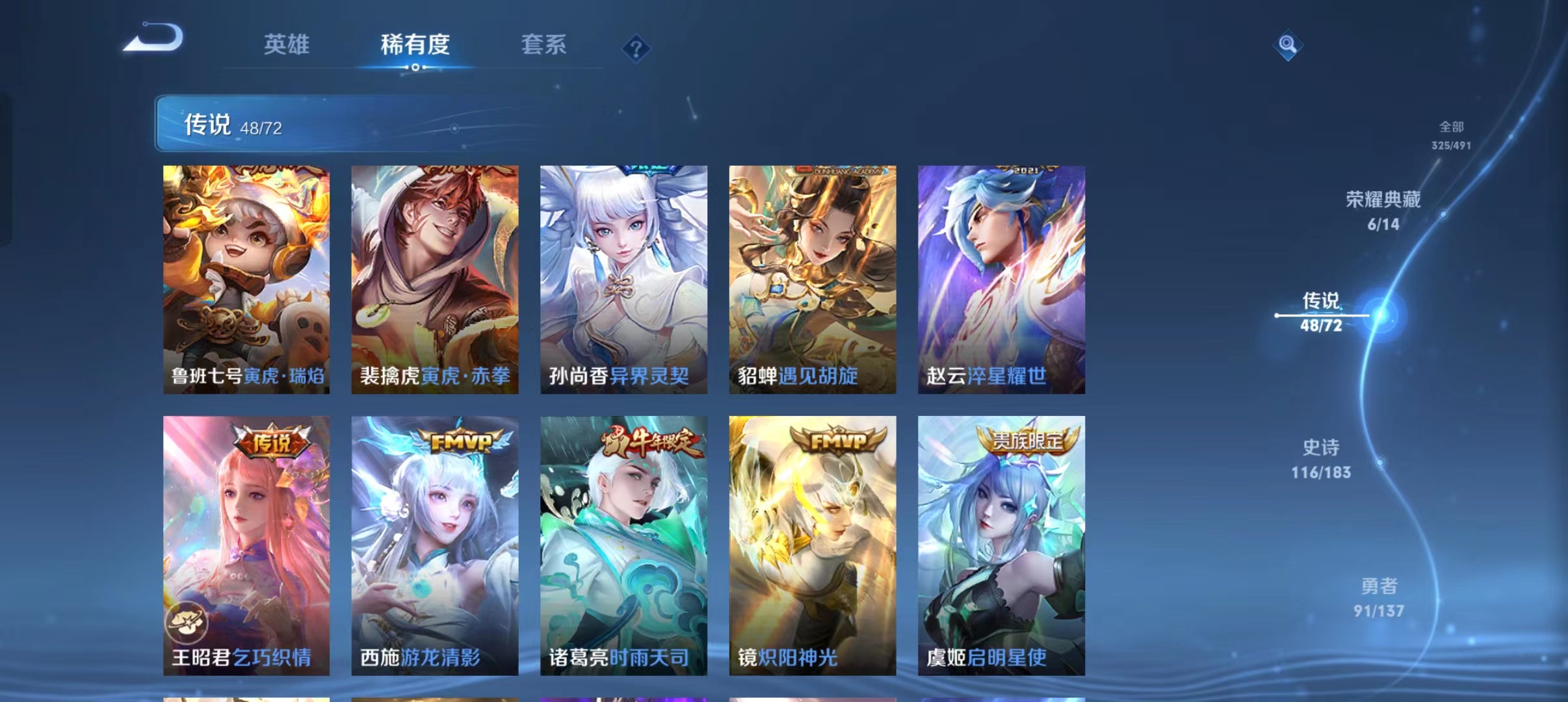Select the 稀有度 tab
The width and height of the screenshot is (1568, 702).
[415, 45]
